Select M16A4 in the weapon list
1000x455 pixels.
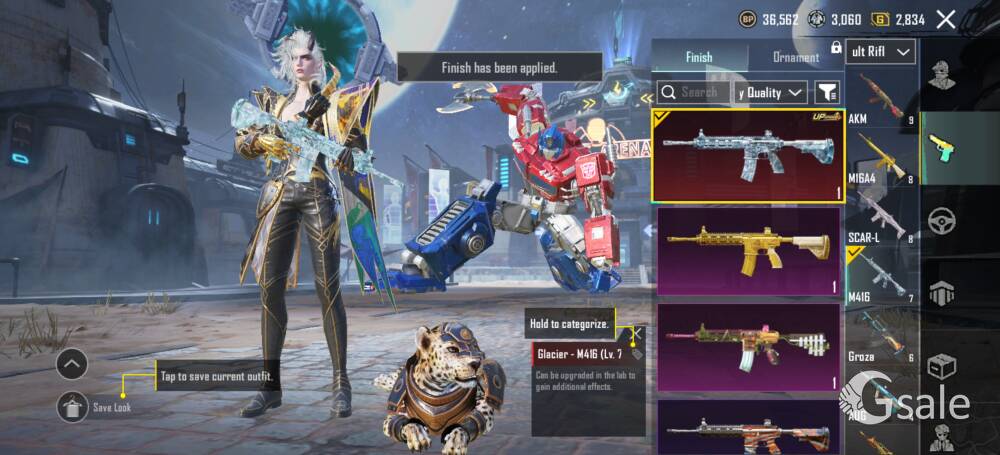click(880, 158)
